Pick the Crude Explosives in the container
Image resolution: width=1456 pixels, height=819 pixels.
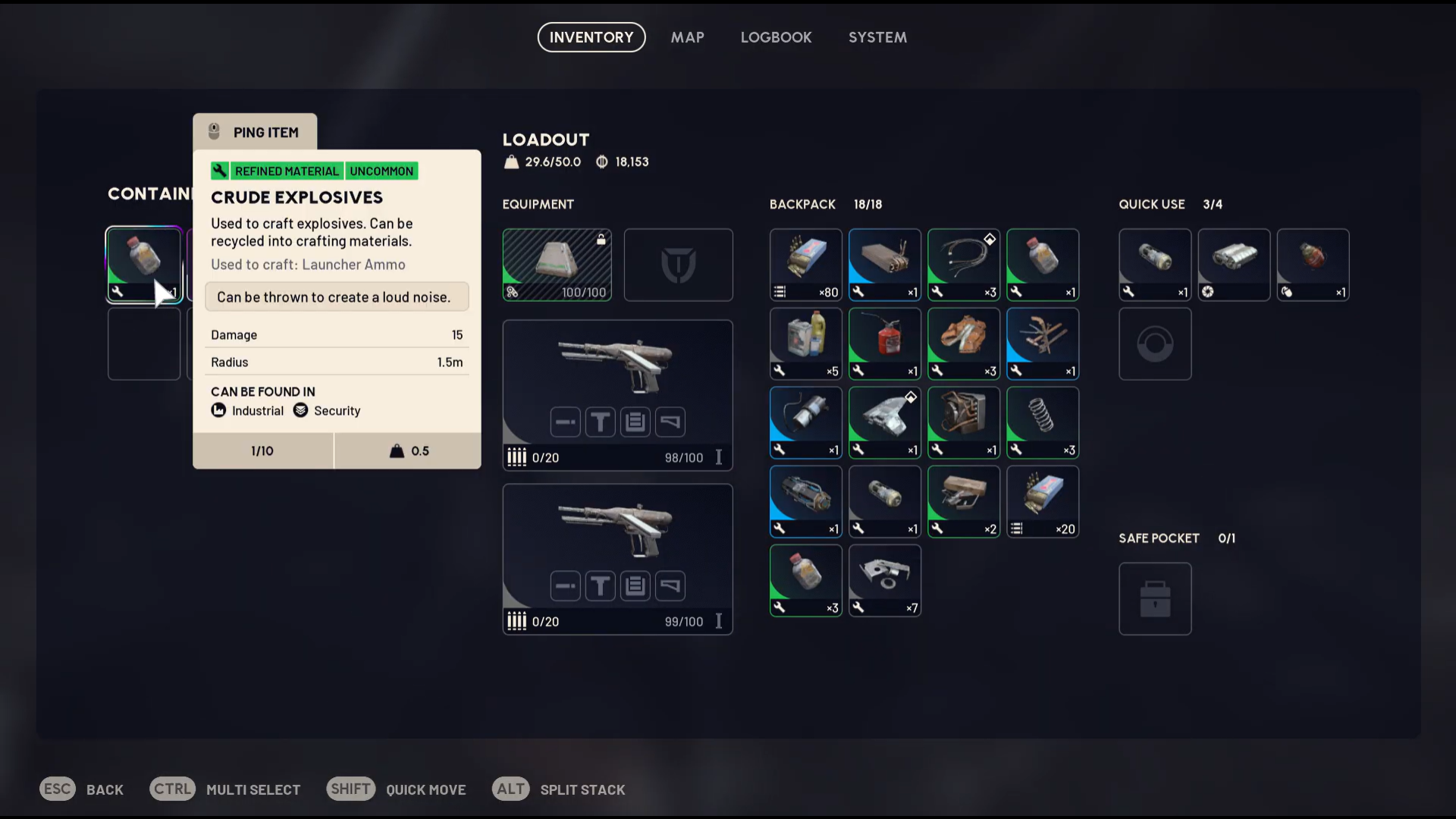143,264
